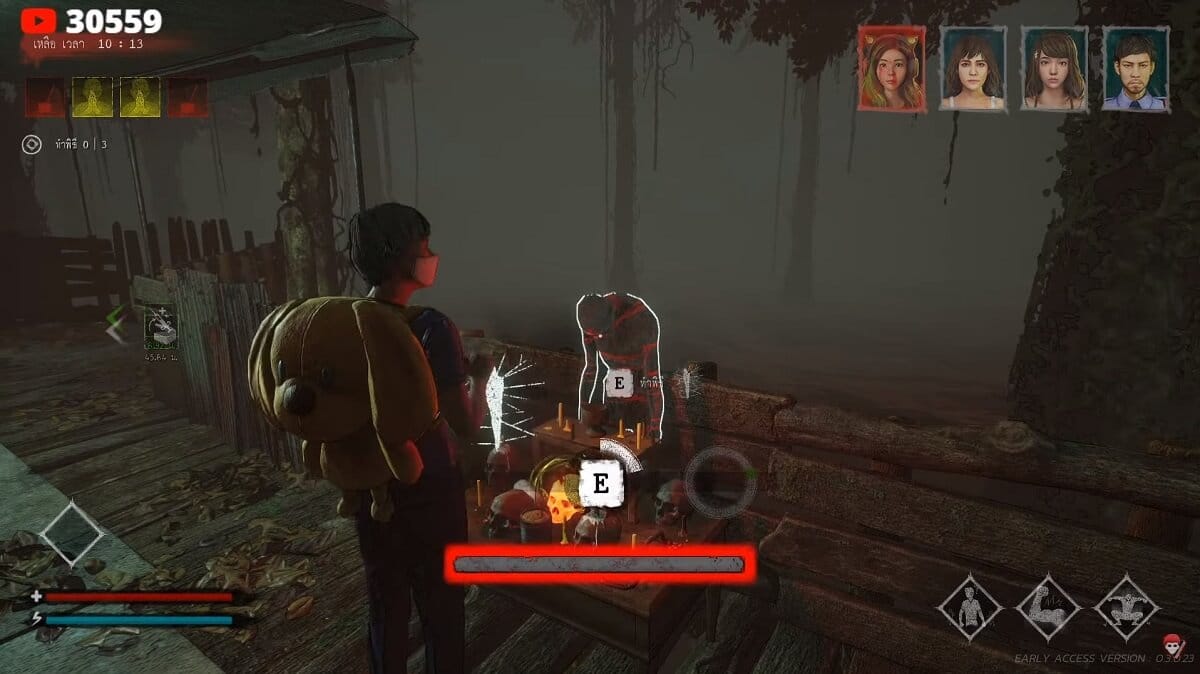Select the short-haired woman in white top portrait
Viewport: 1200px width, 674px height.
coord(973,67)
